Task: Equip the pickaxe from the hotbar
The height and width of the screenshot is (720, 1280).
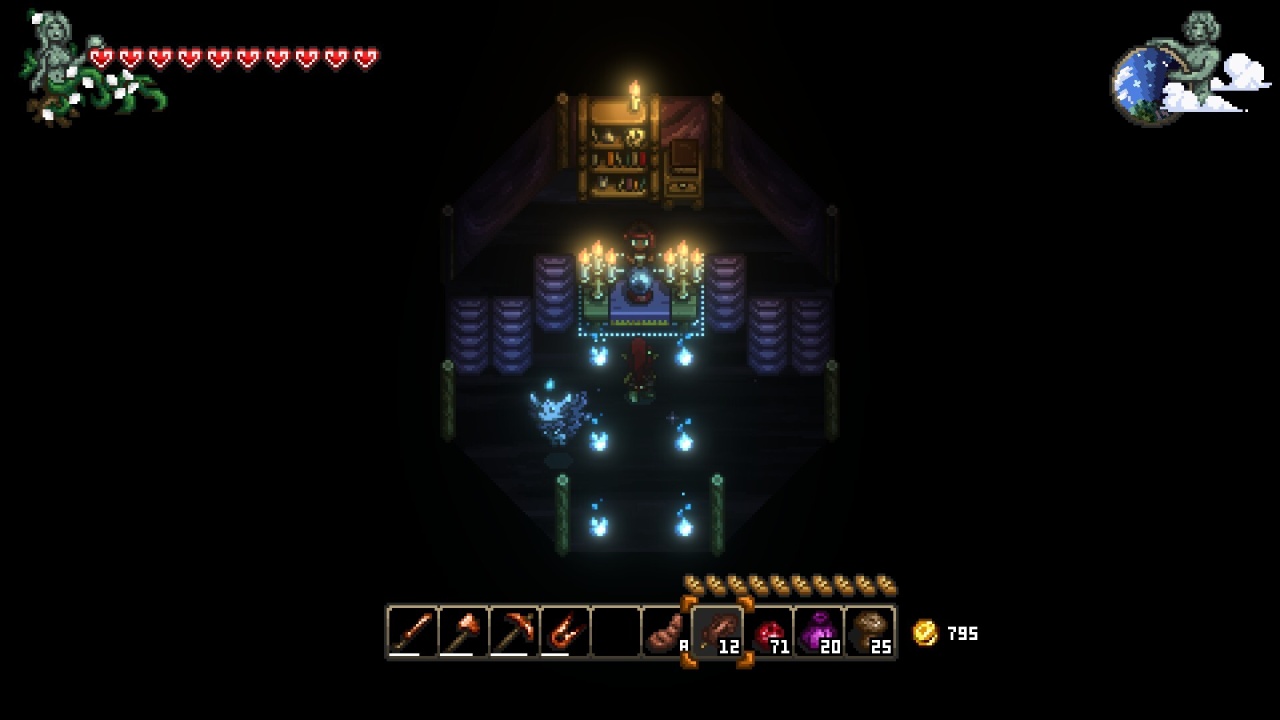Action: 514,632
